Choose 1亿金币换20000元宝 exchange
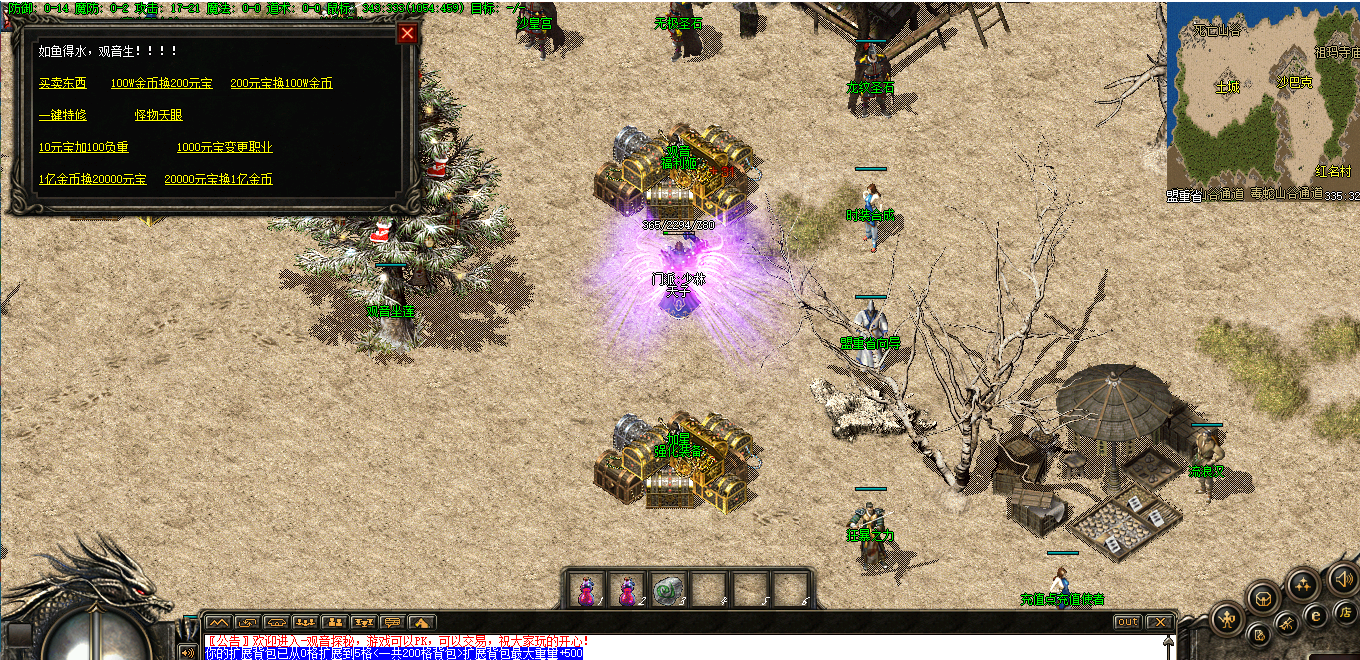Viewport: 1360px width, 660px height. [x=92, y=180]
